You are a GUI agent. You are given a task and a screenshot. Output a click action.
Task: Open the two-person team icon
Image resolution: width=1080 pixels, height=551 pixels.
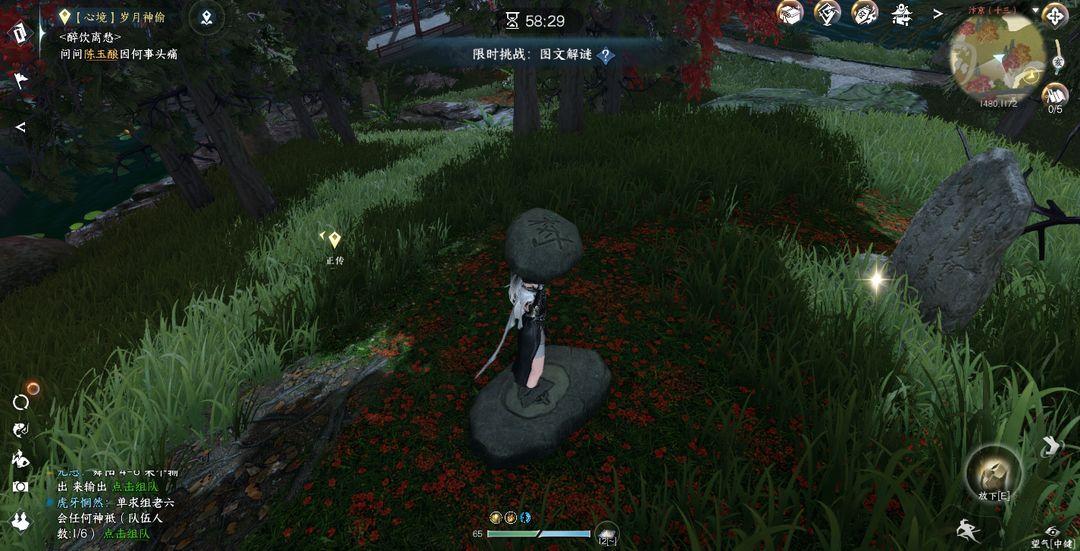[x=20, y=519]
